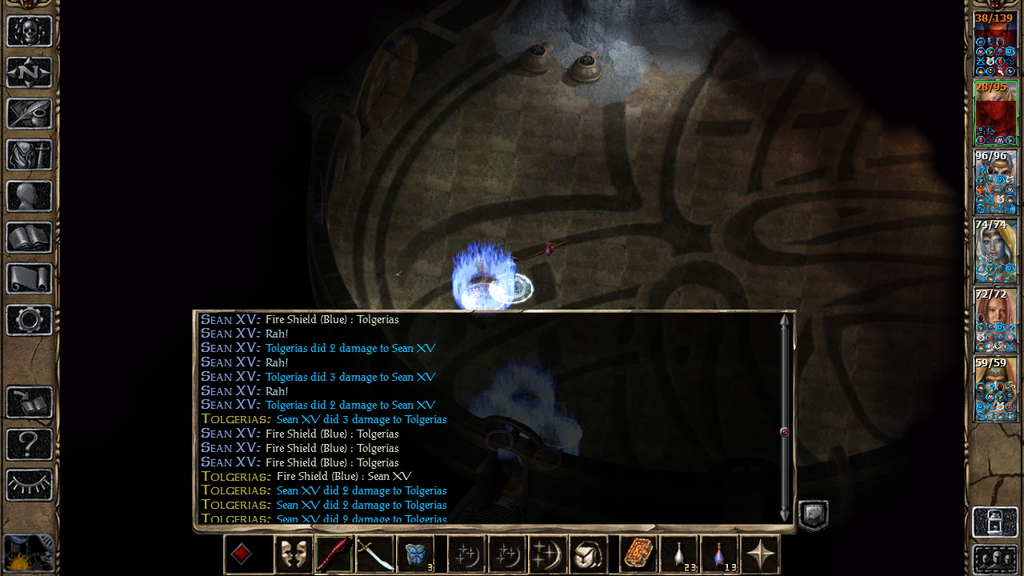This screenshot has width=1024, height=576.
Task: Select the portrait with 38/139 hit points
Action: (995, 47)
